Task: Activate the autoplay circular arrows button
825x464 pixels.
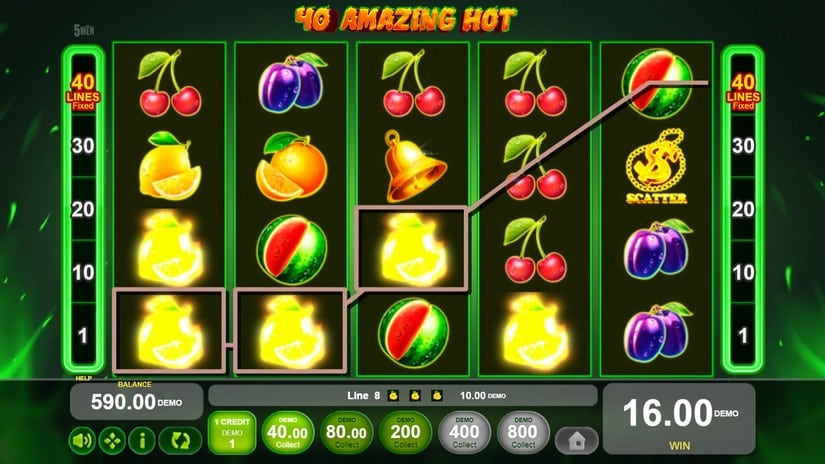Action: pyautogui.click(x=180, y=440)
